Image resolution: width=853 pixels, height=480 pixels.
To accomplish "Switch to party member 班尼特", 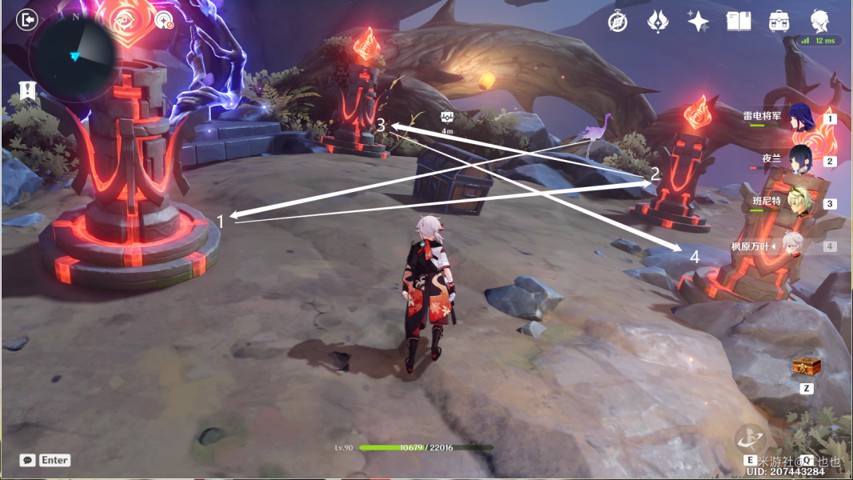I will 799,201.
